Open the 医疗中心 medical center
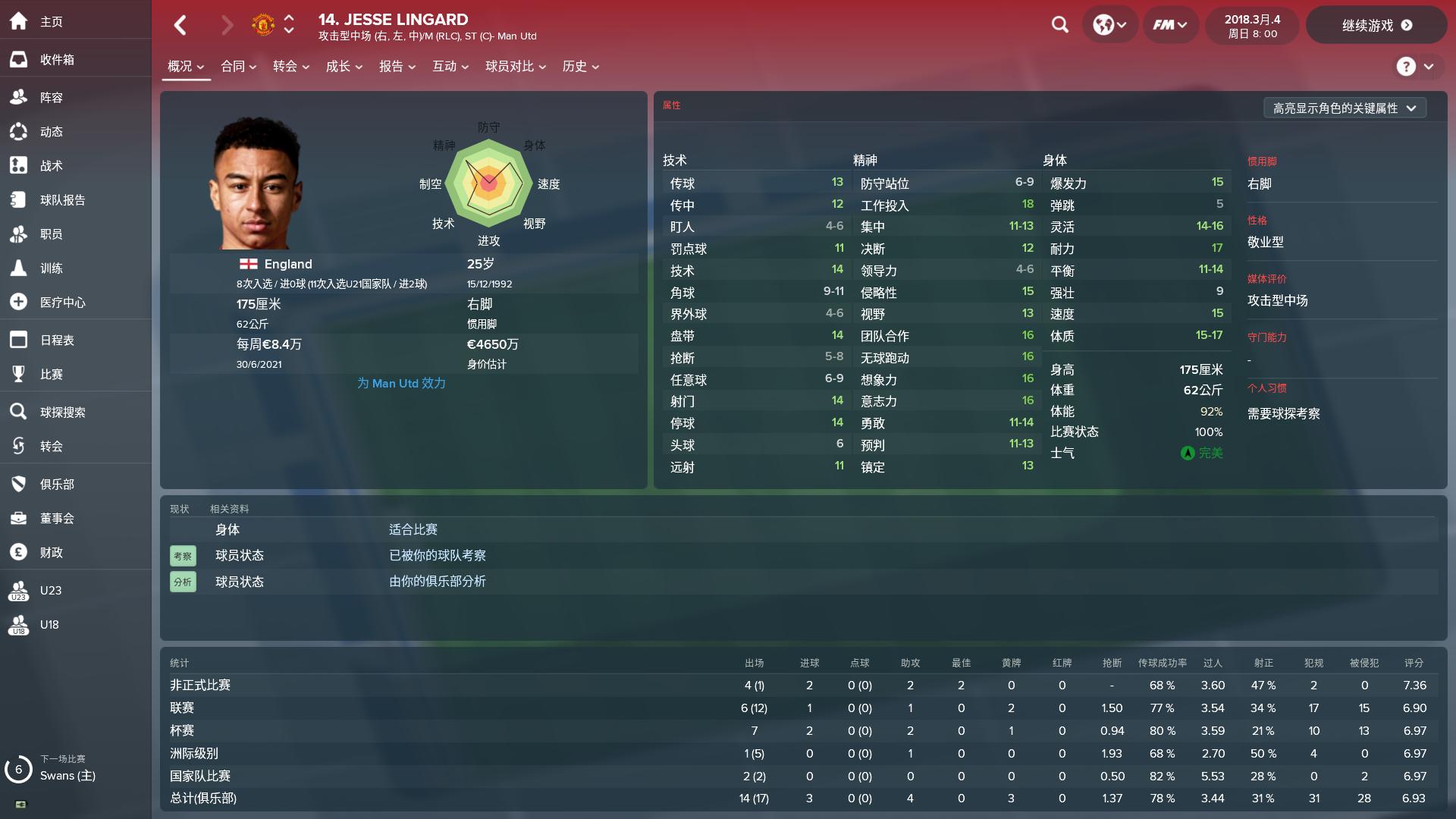This screenshot has width=1456, height=819. pos(61,302)
